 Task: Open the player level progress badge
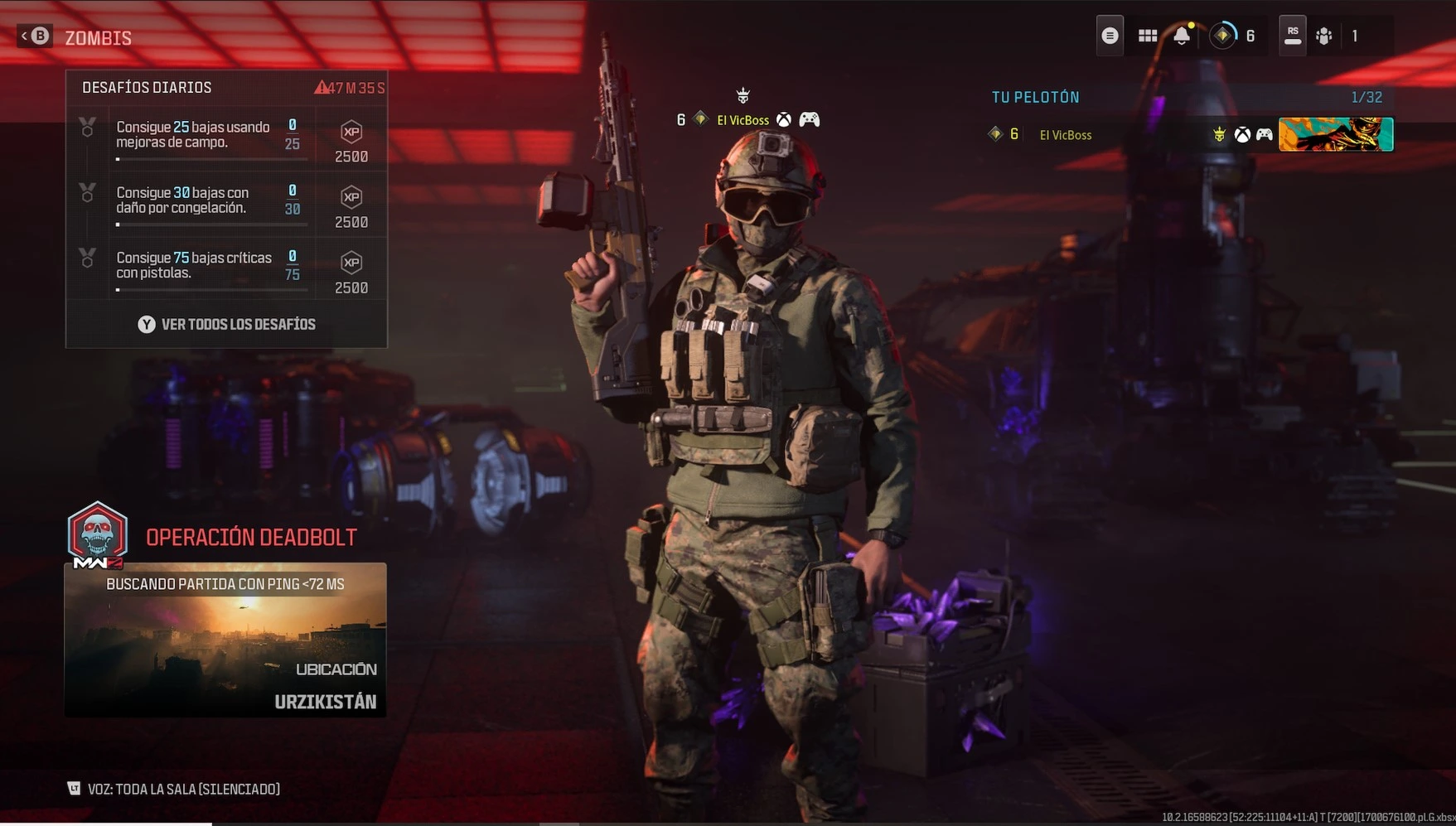coord(1223,36)
